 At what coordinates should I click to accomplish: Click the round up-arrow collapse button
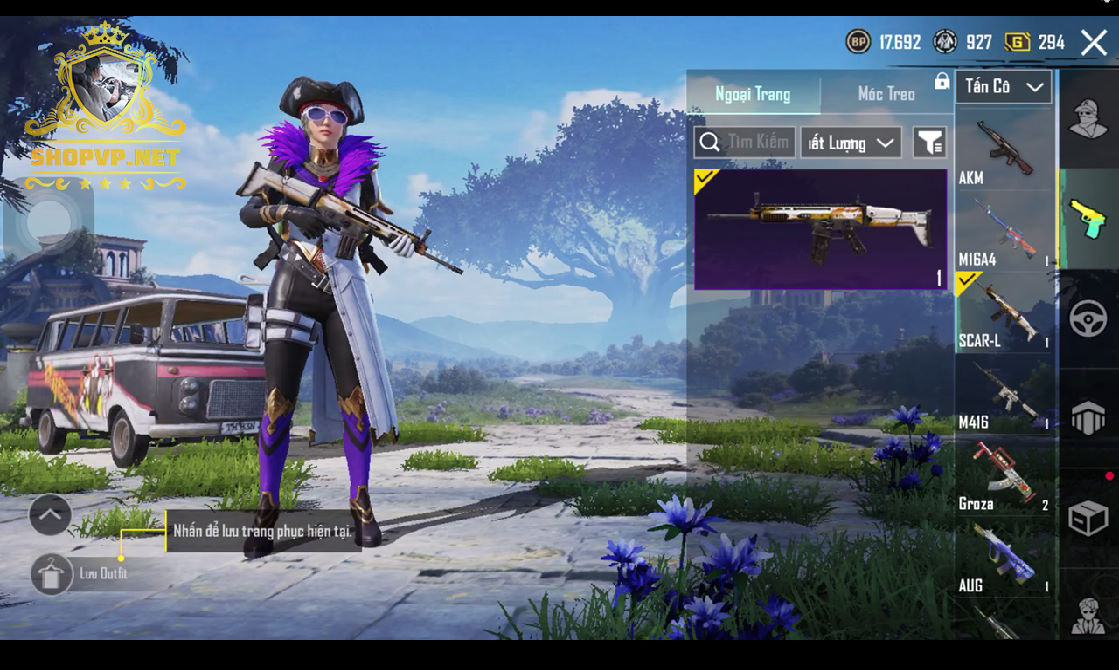[x=50, y=515]
